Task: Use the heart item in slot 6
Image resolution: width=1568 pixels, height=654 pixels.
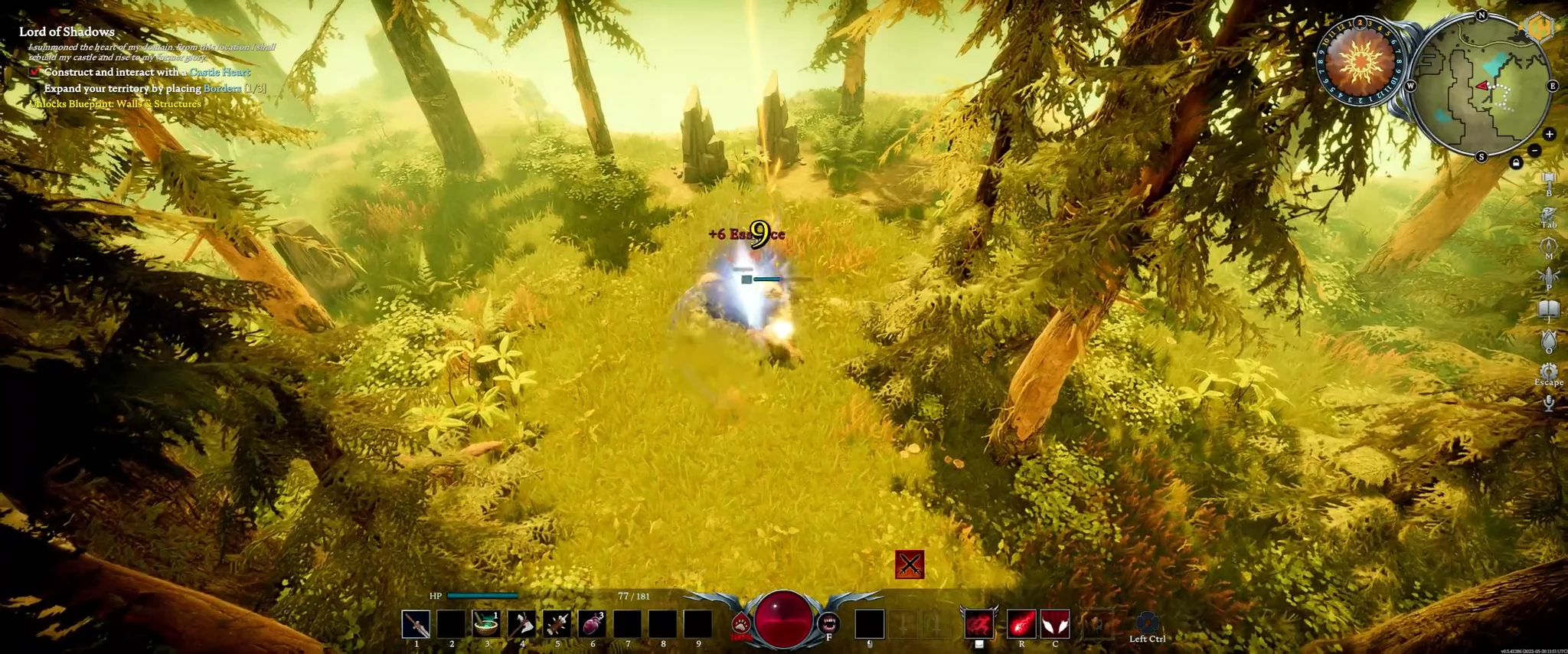Action: click(x=592, y=624)
